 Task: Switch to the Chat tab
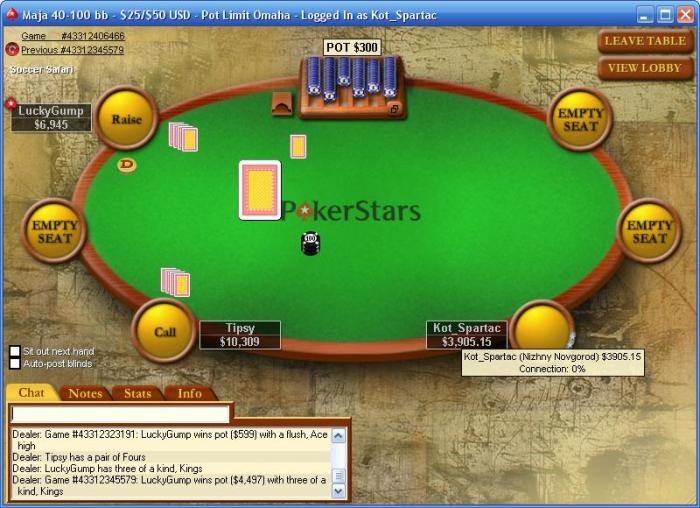(x=31, y=393)
